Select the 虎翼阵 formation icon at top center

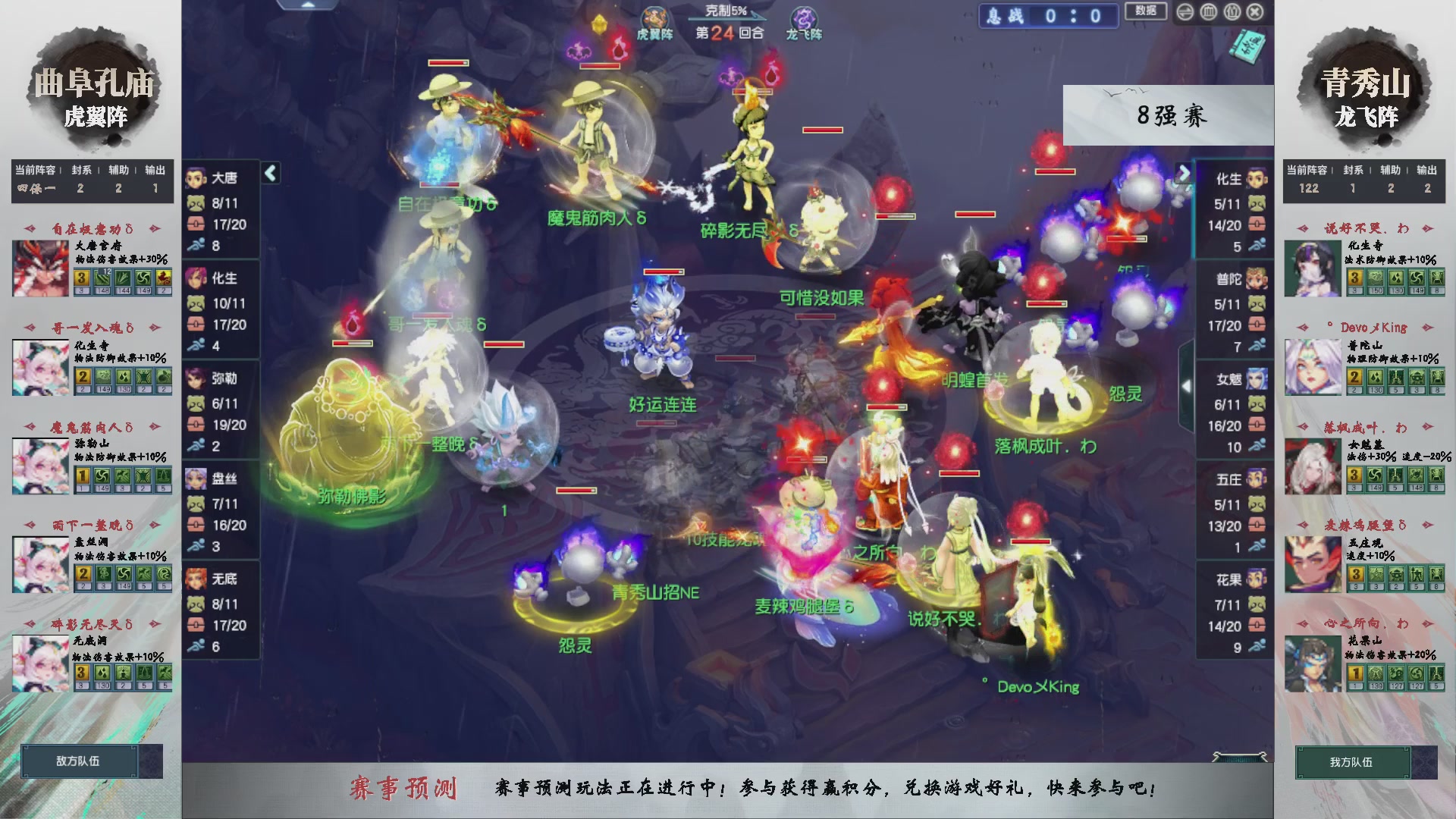coord(654,18)
